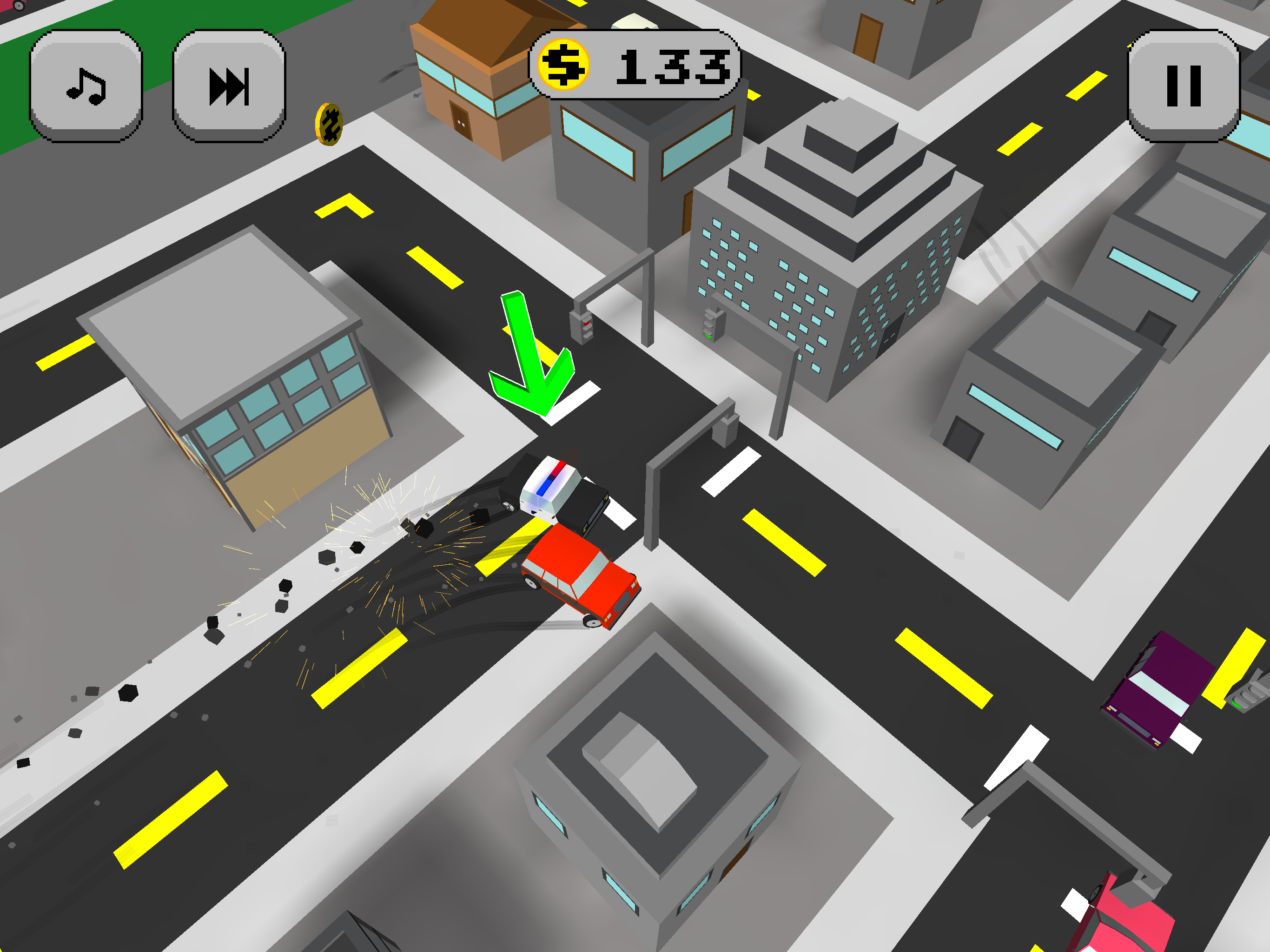Skip to the next music track
Screen dimensions: 1270x952
click(229, 86)
